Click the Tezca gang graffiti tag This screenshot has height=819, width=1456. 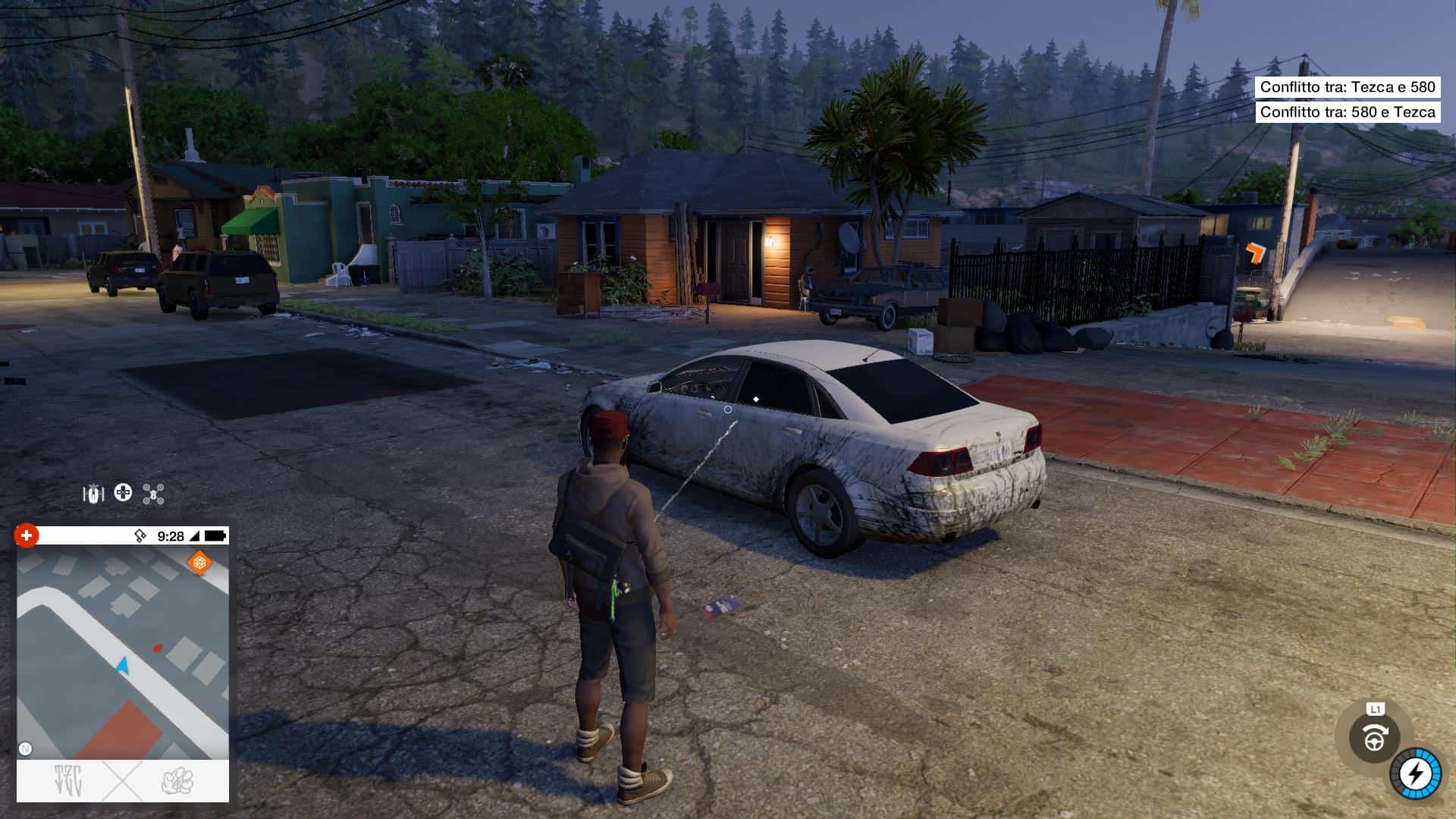(x=68, y=781)
